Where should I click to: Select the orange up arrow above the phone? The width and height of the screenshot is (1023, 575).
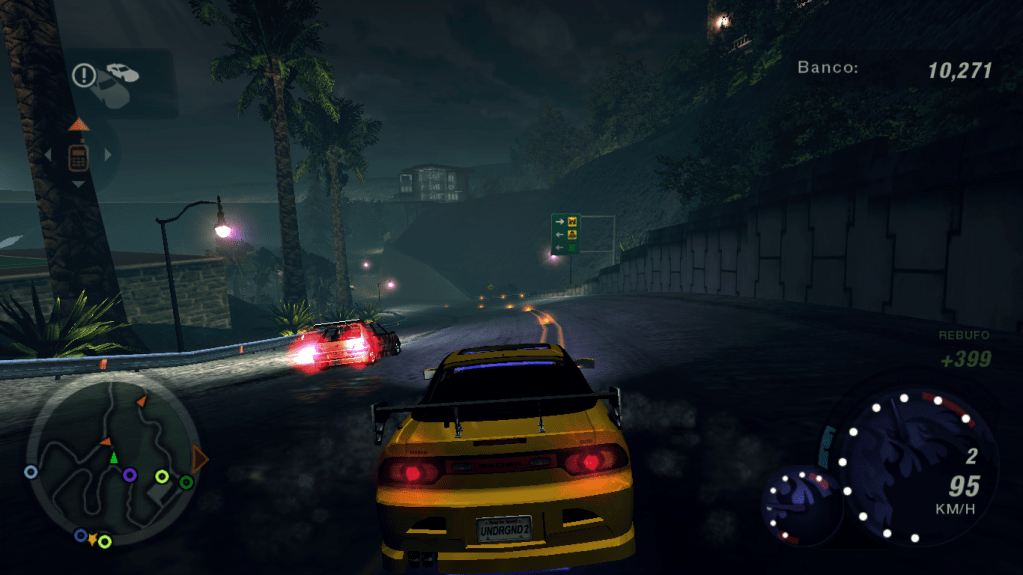click(78, 125)
